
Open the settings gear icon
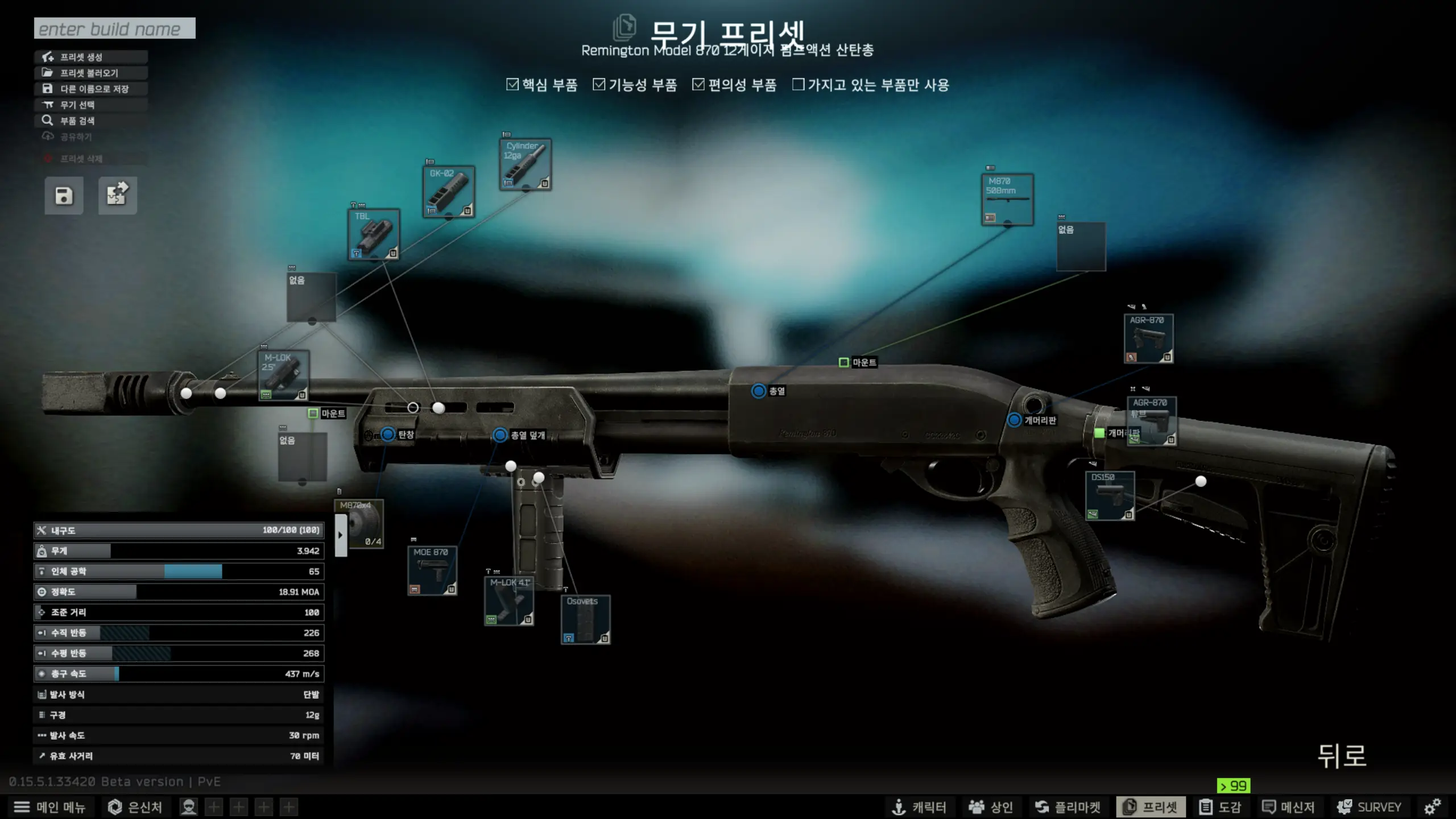click(1432, 807)
